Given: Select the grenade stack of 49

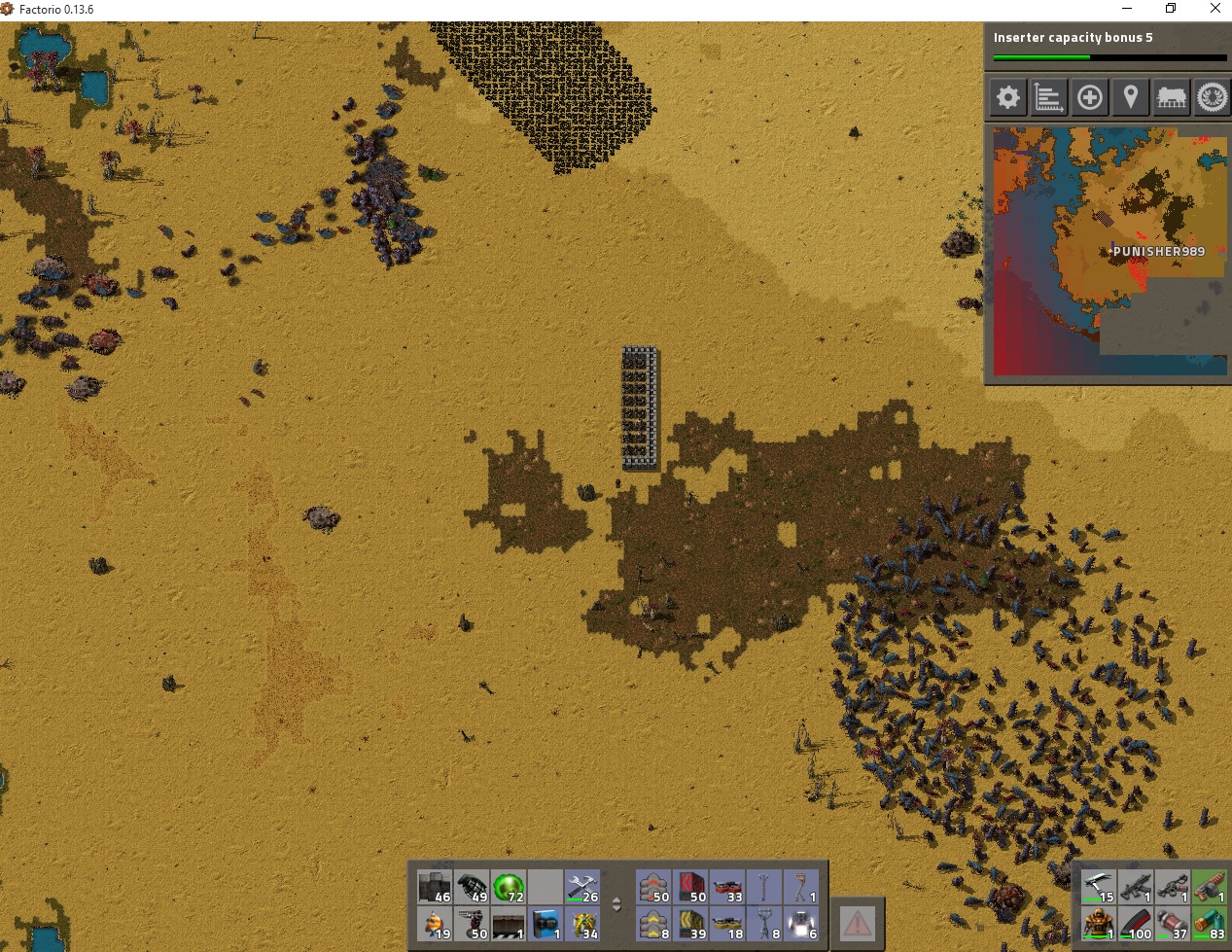Looking at the screenshot, I should click(473, 888).
